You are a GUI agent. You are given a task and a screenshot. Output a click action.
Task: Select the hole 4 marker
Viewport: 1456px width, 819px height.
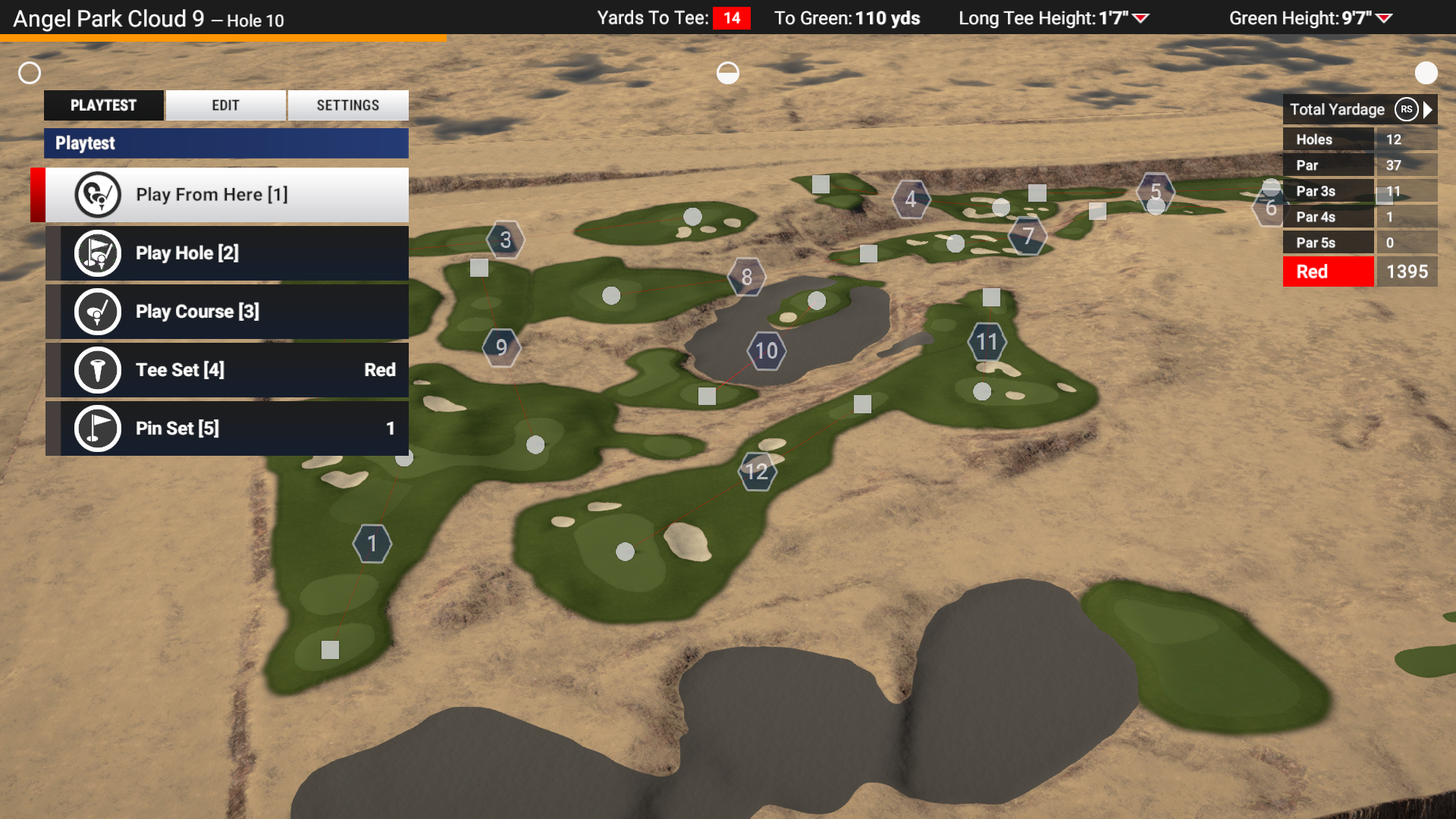click(910, 199)
